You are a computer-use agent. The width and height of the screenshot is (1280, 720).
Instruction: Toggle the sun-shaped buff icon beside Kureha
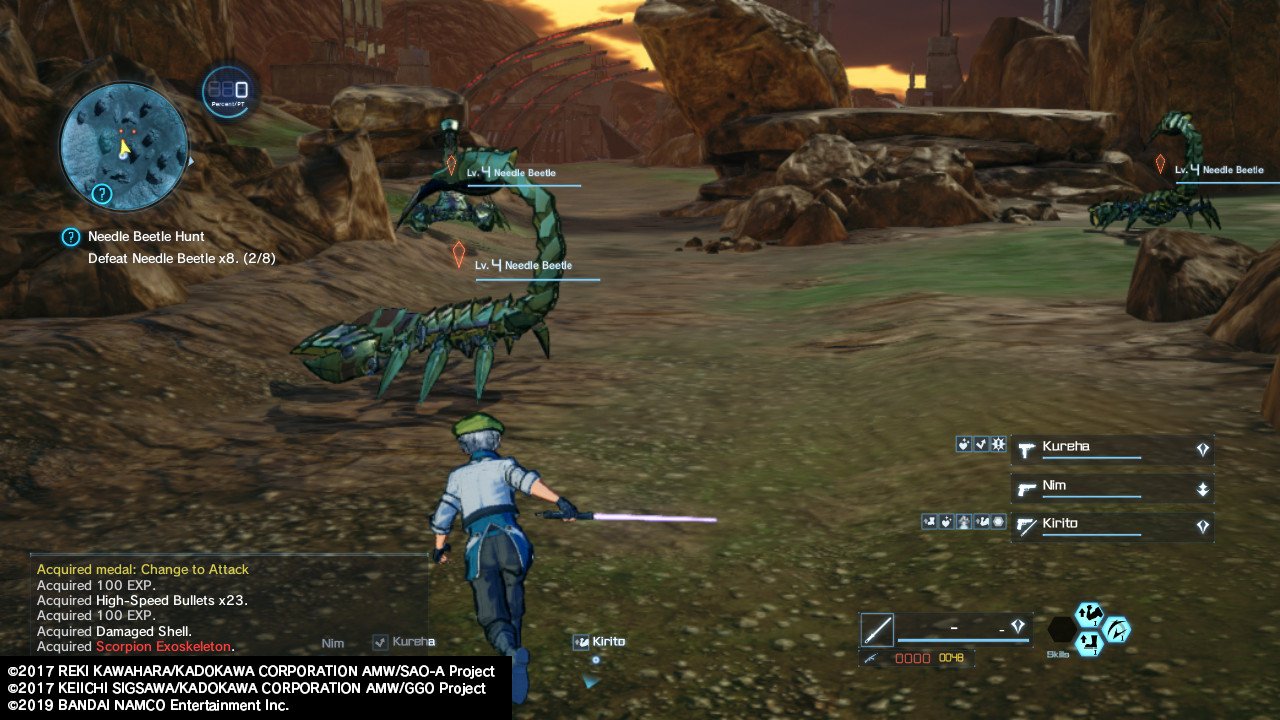click(x=998, y=444)
